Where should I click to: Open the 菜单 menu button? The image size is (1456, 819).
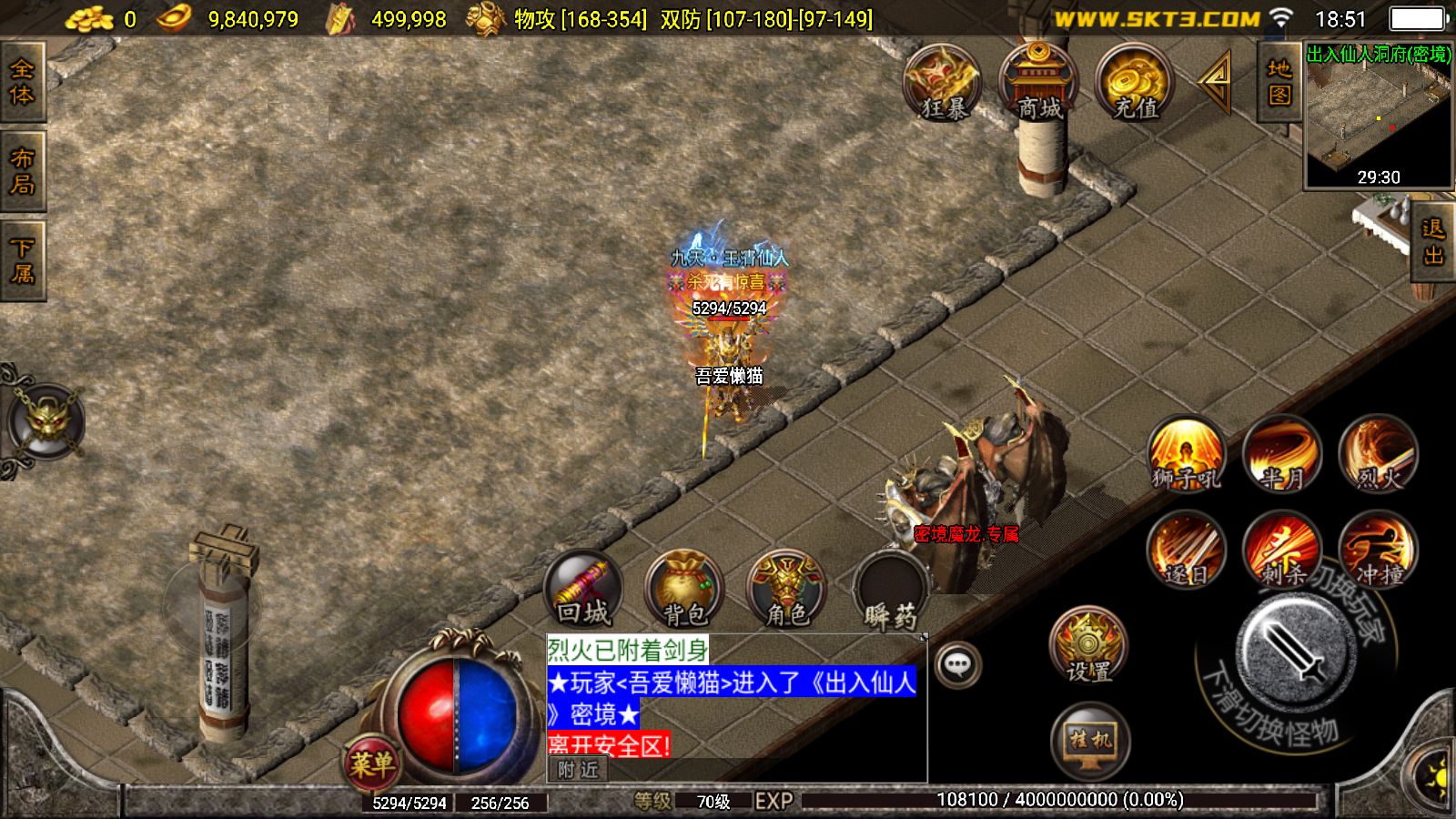point(371,763)
